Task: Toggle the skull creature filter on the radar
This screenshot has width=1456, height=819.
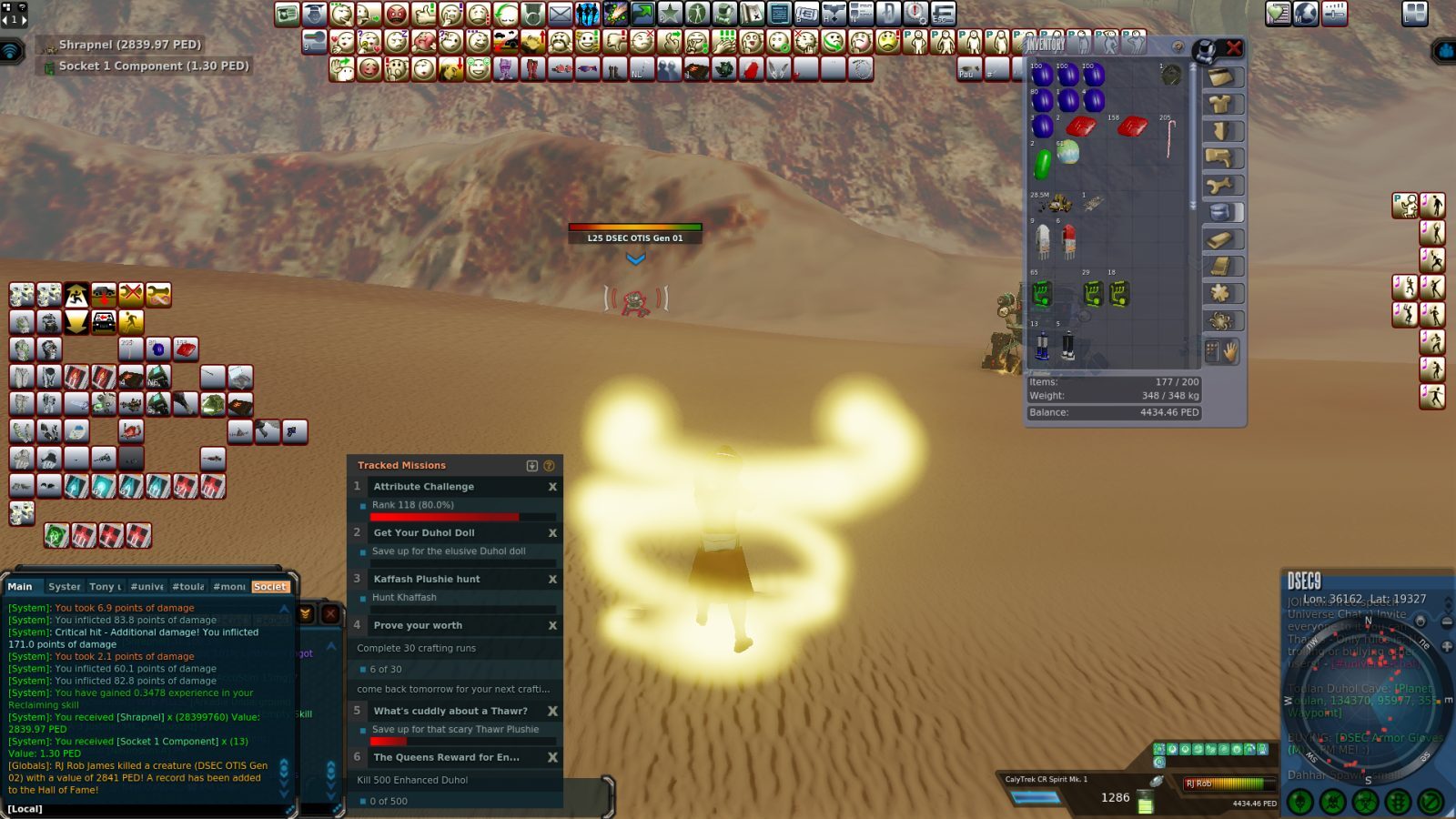Action: [x=1299, y=801]
